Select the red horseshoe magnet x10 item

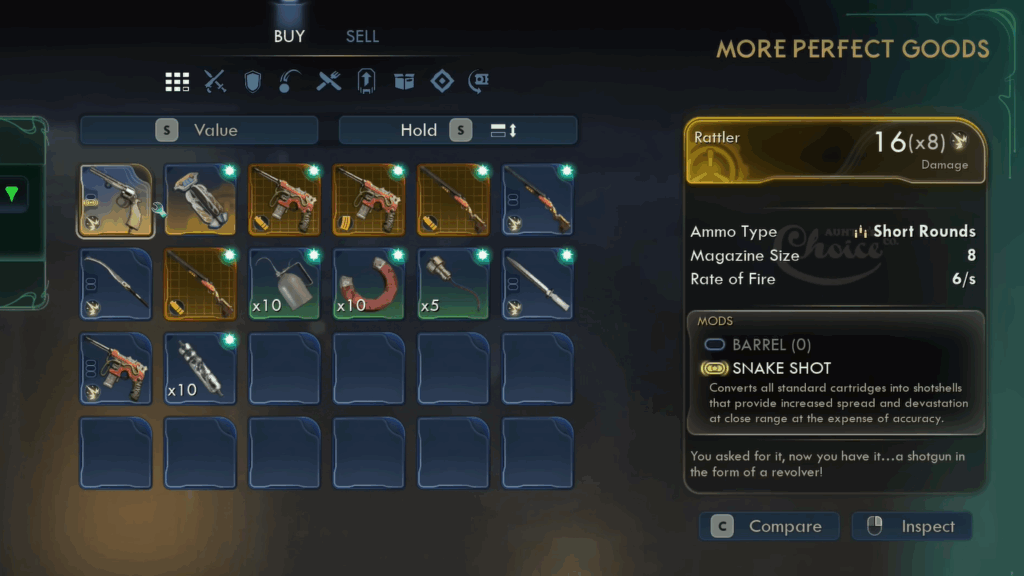coord(369,285)
